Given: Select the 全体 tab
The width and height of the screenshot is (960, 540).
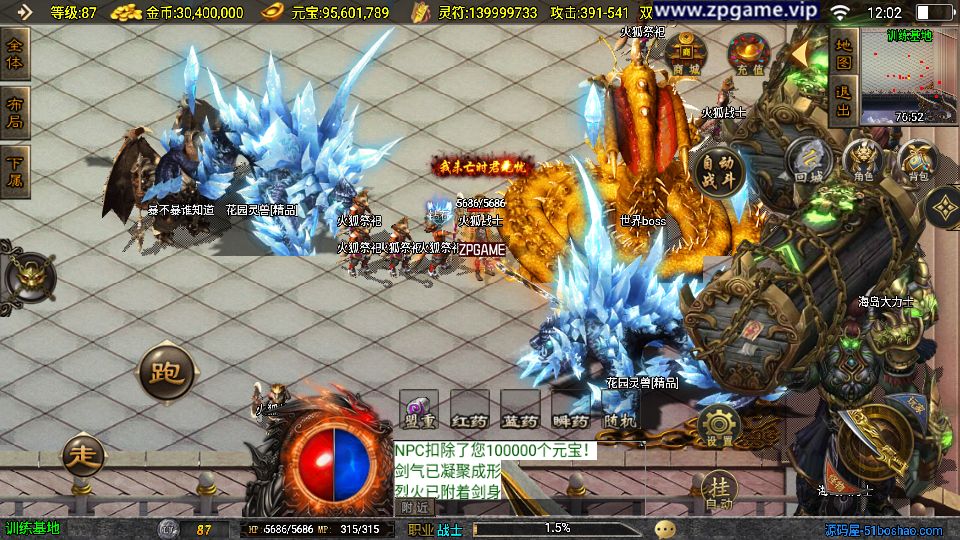Looking at the screenshot, I should [15, 53].
